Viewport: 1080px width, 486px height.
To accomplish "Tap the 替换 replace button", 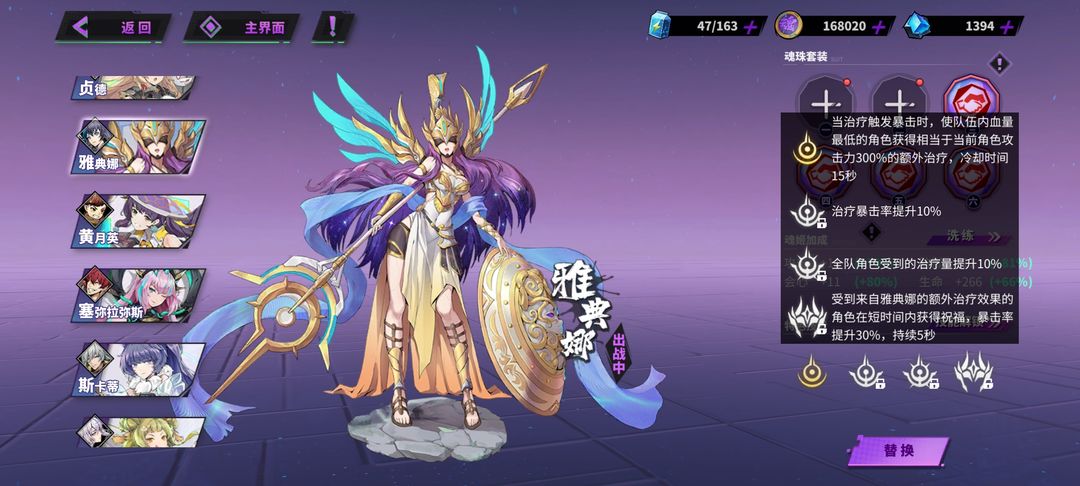I will tap(899, 451).
